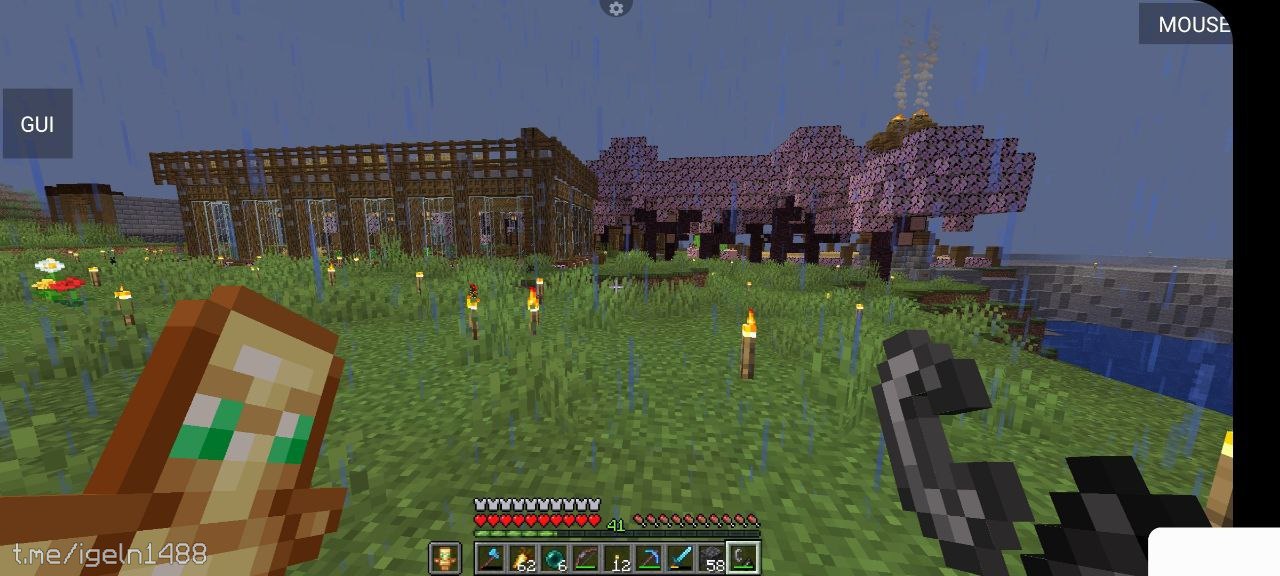Choose the yellow item stack of 62
The width and height of the screenshot is (1280, 576).
pos(523,558)
